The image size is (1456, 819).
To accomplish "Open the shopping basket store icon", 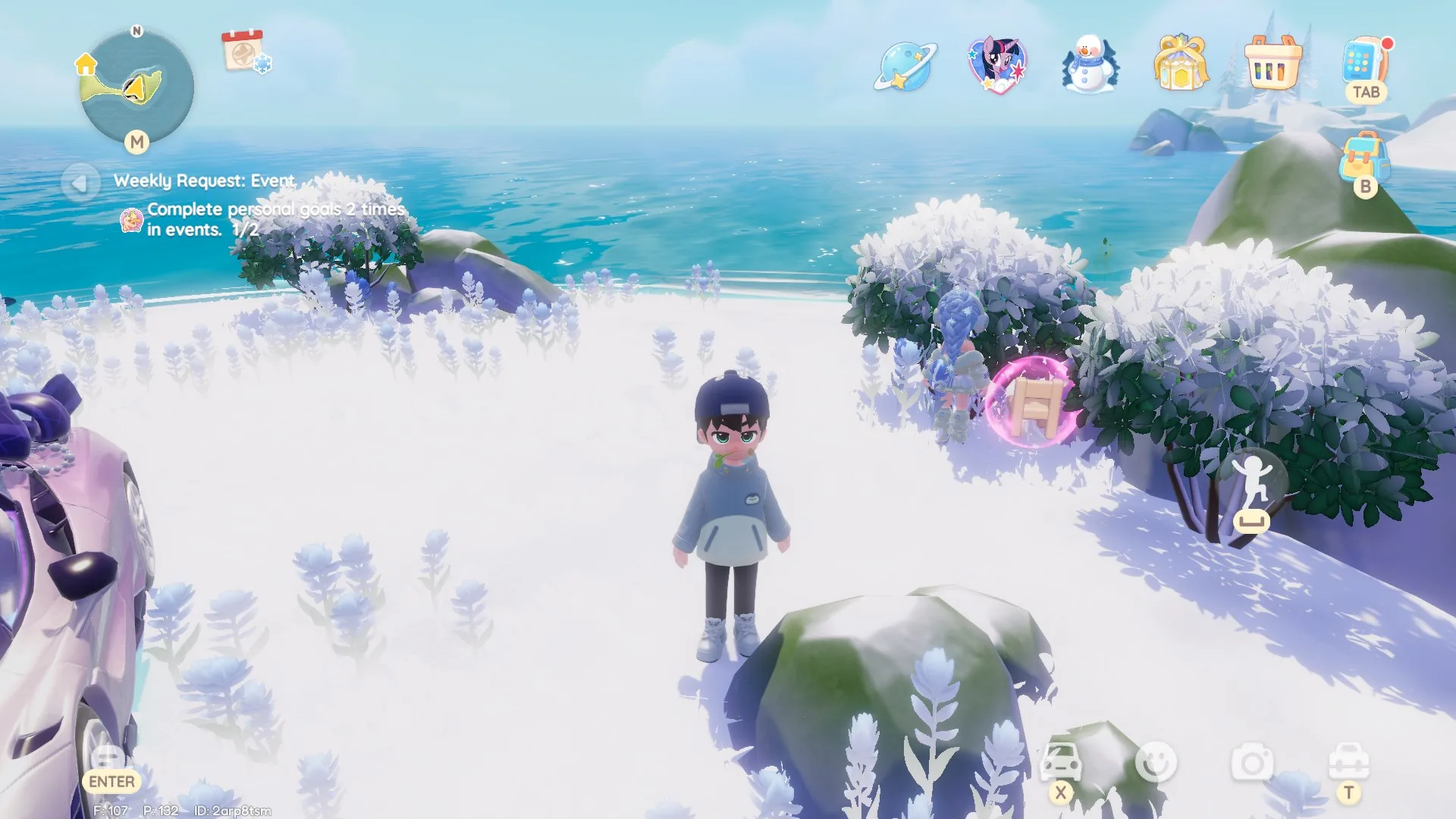I will 1272,64.
